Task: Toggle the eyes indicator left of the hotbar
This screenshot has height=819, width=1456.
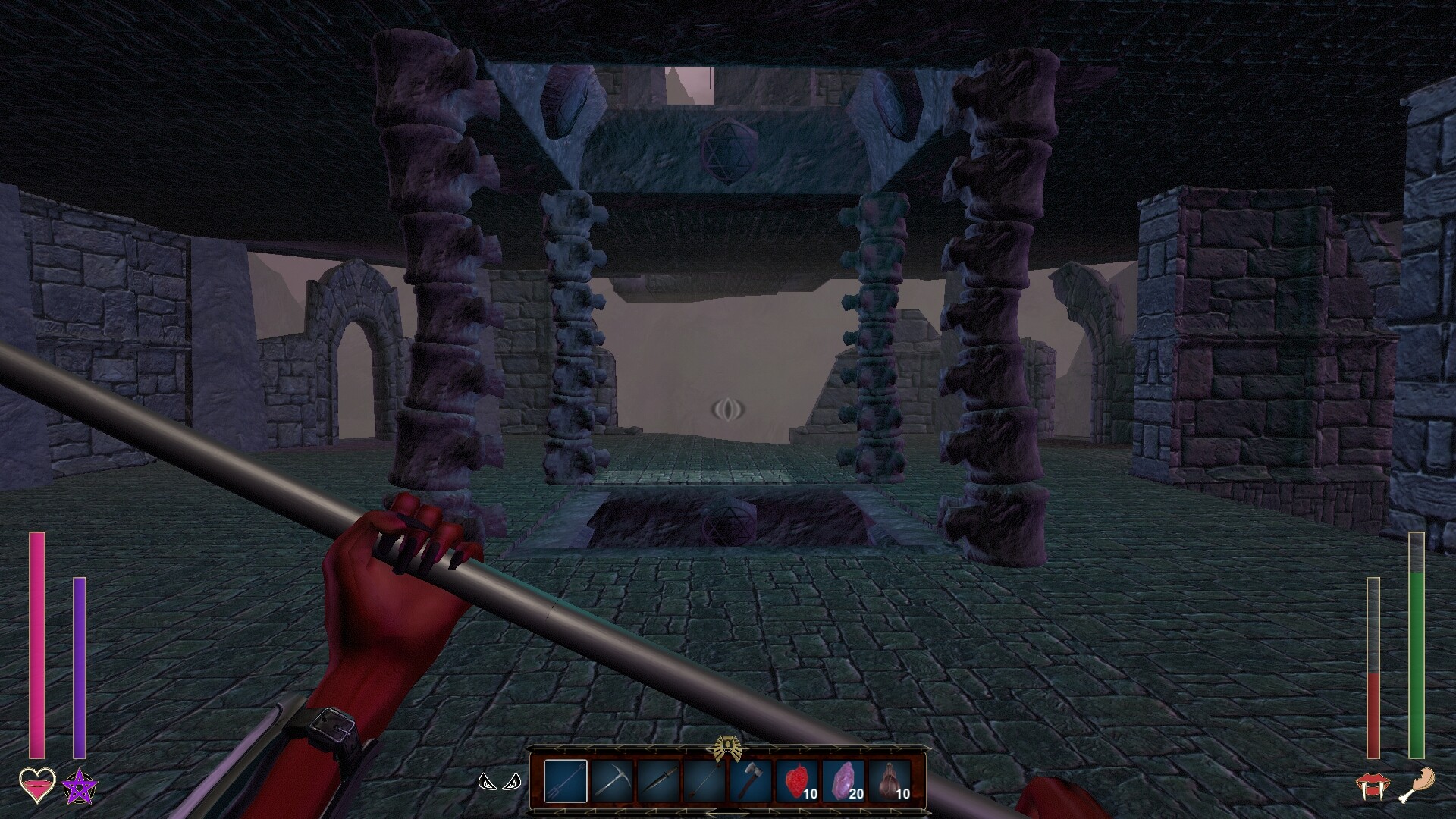Action: (500, 783)
